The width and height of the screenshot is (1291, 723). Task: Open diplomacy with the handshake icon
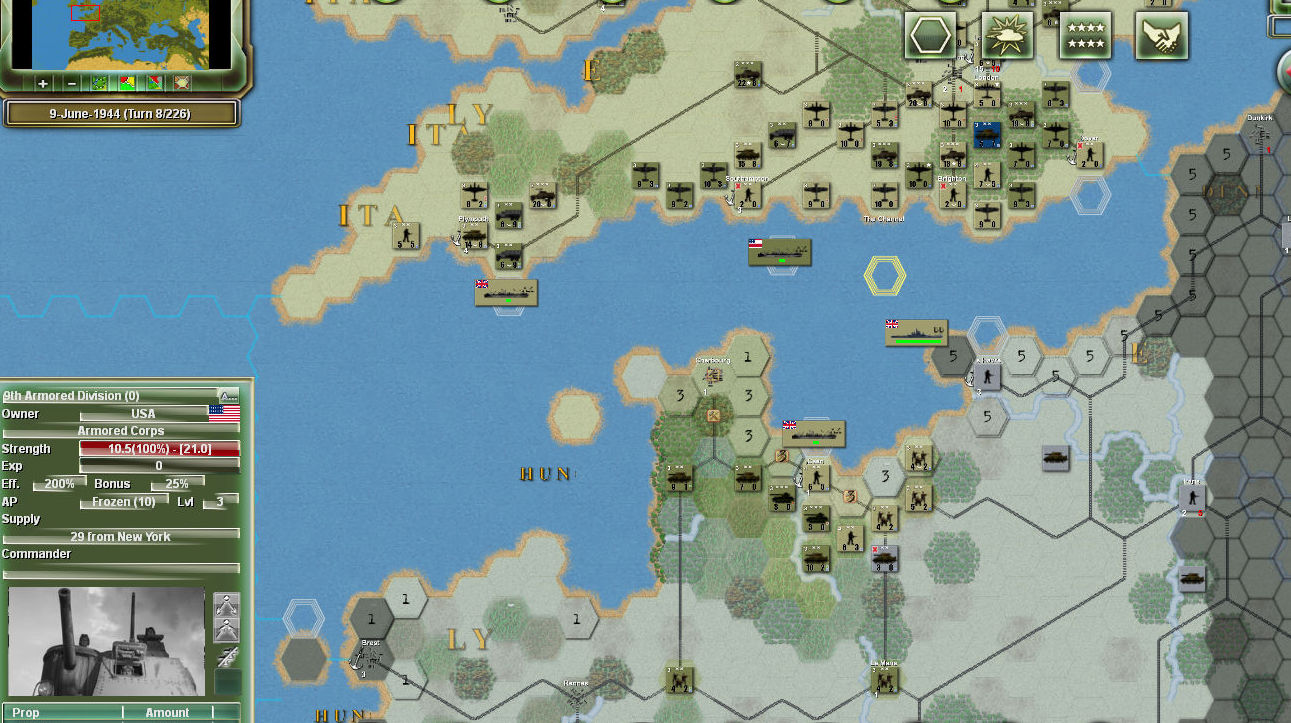click(1161, 34)
